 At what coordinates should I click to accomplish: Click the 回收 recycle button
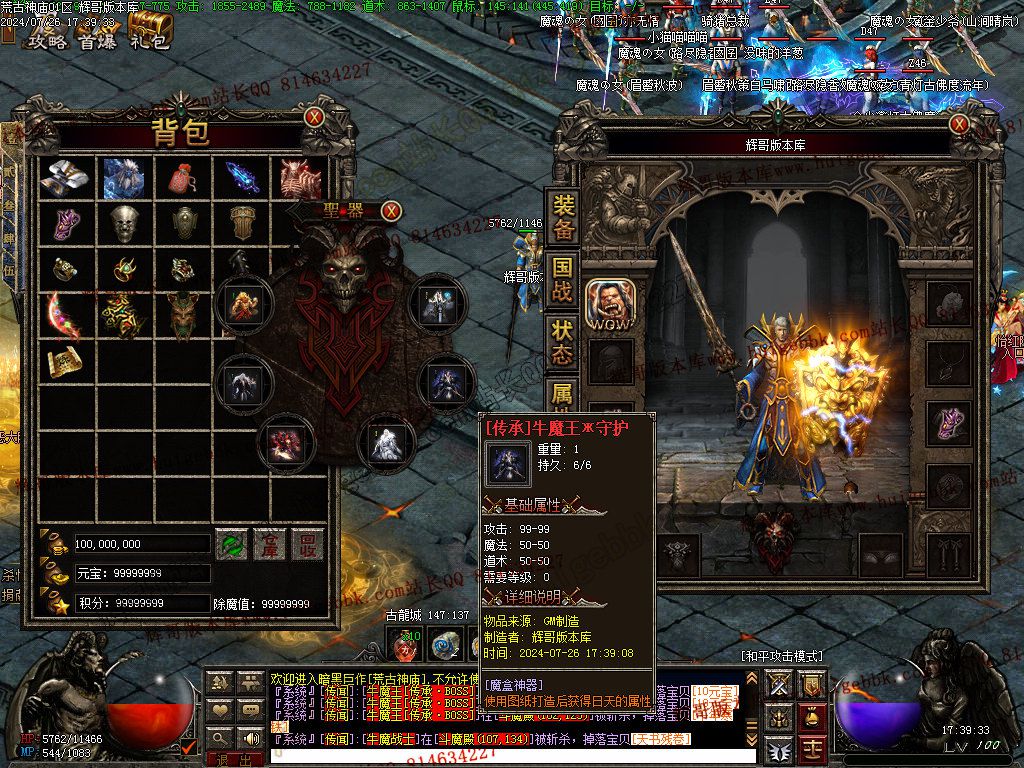[x=307, y=544]
